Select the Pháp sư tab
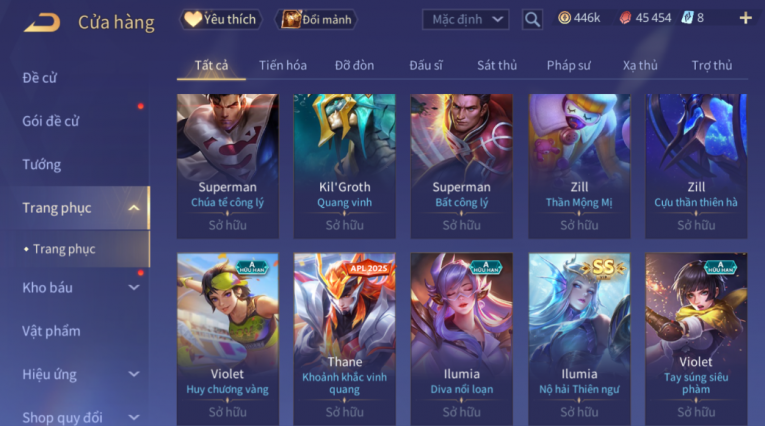This screenshot has height=426, width=765. [568, 65]
